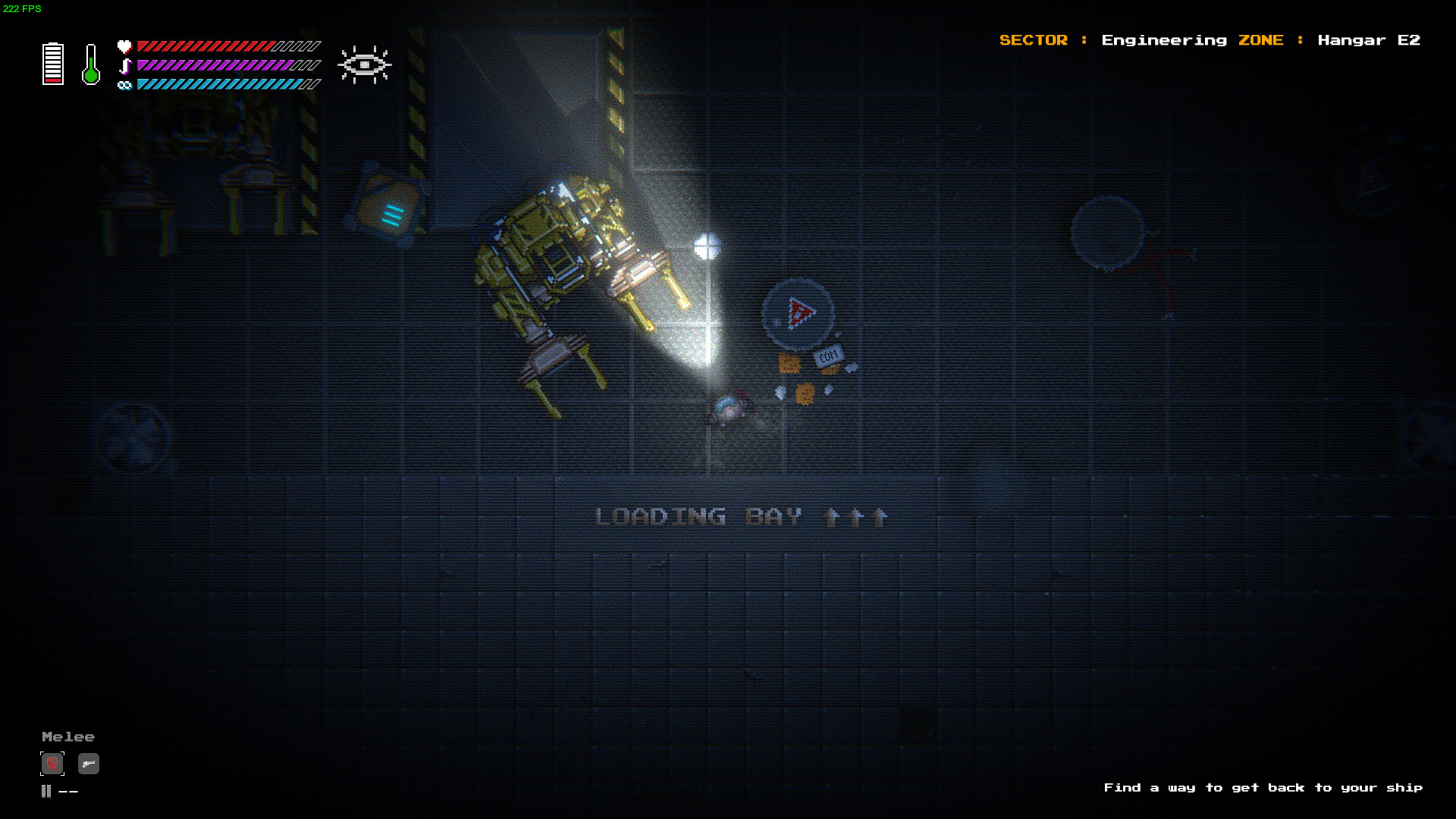The height and width of the screenshot is (819, 1456).
Task: Select the red fist melee weapon slot
Action: click(x=52, y=763)
